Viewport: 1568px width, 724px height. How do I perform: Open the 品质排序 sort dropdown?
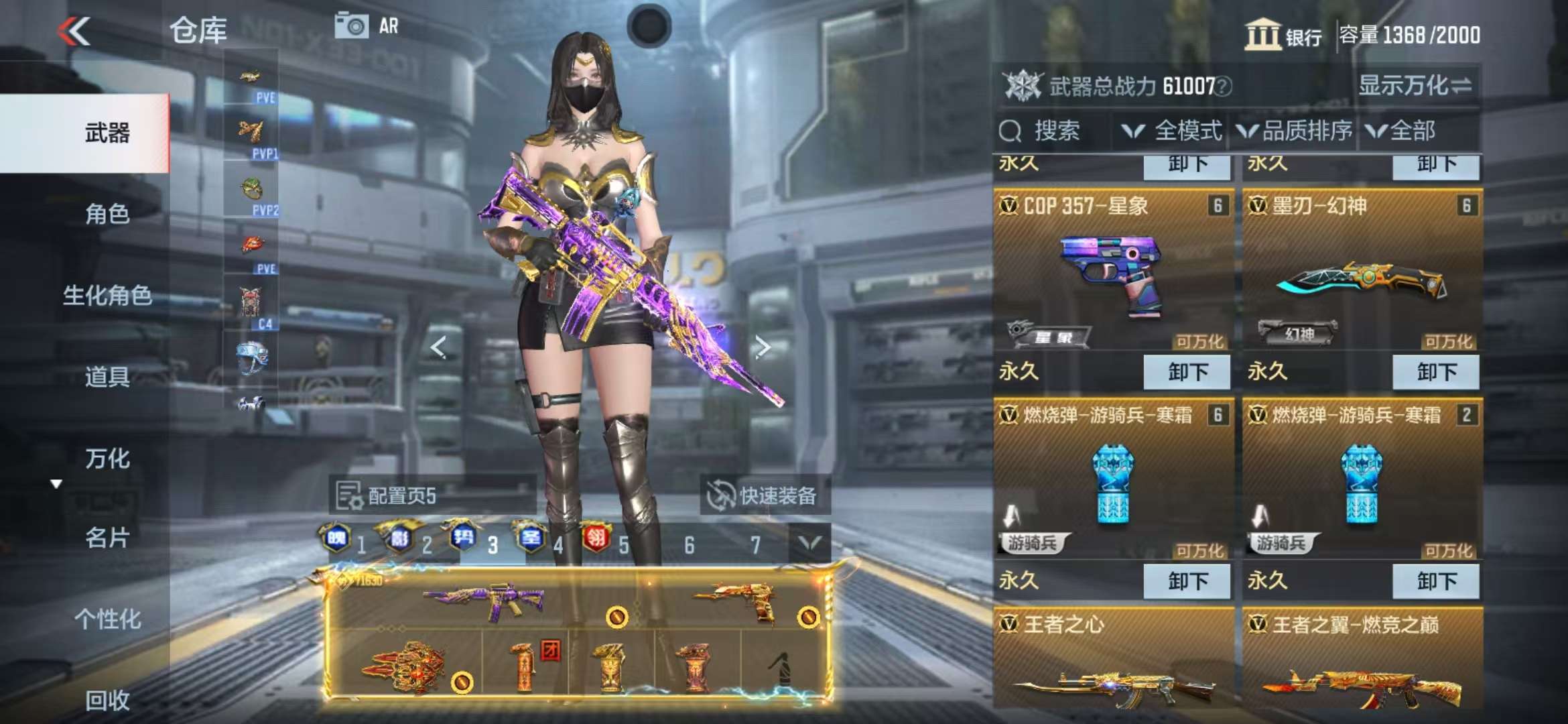1295,131
